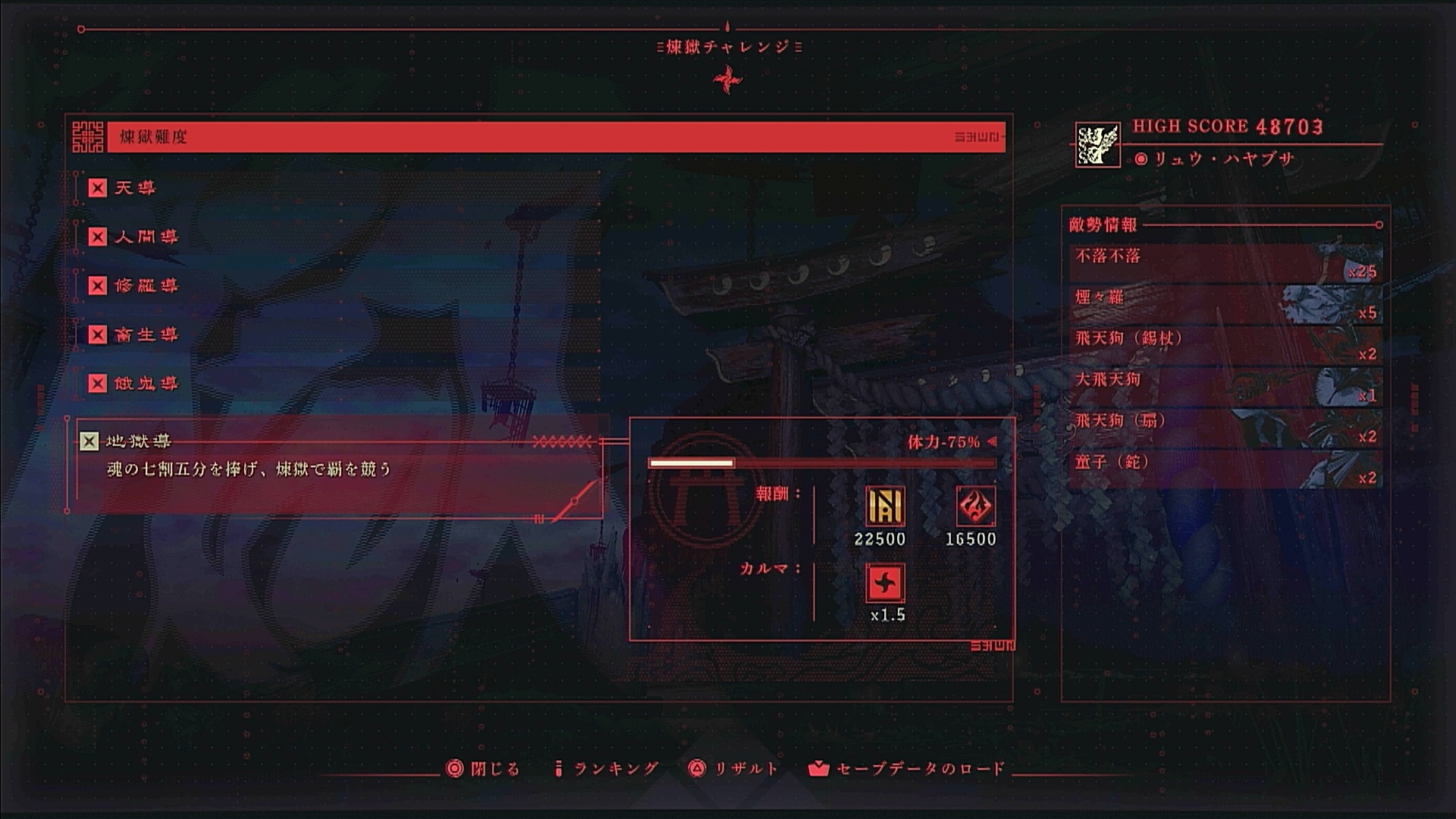Viewport: 1456px width, 819px height.
Task: Click the 16500 red flame reward icon
Action: point(975,506)
